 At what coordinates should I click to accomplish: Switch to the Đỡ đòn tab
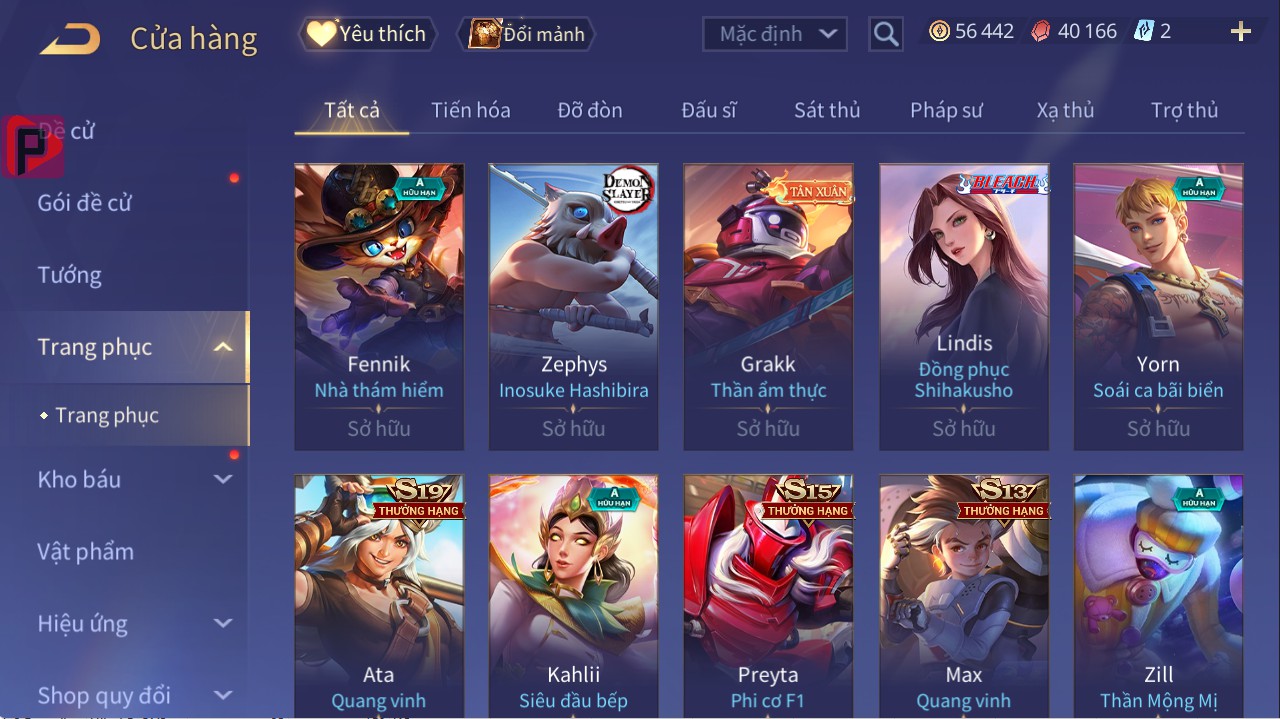click(x=590, y=110)
